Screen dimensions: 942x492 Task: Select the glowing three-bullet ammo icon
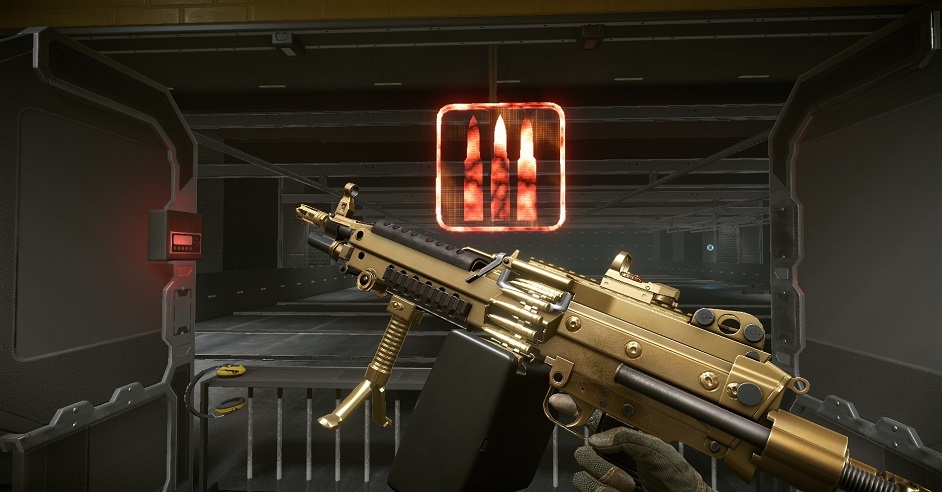(500, 167)
